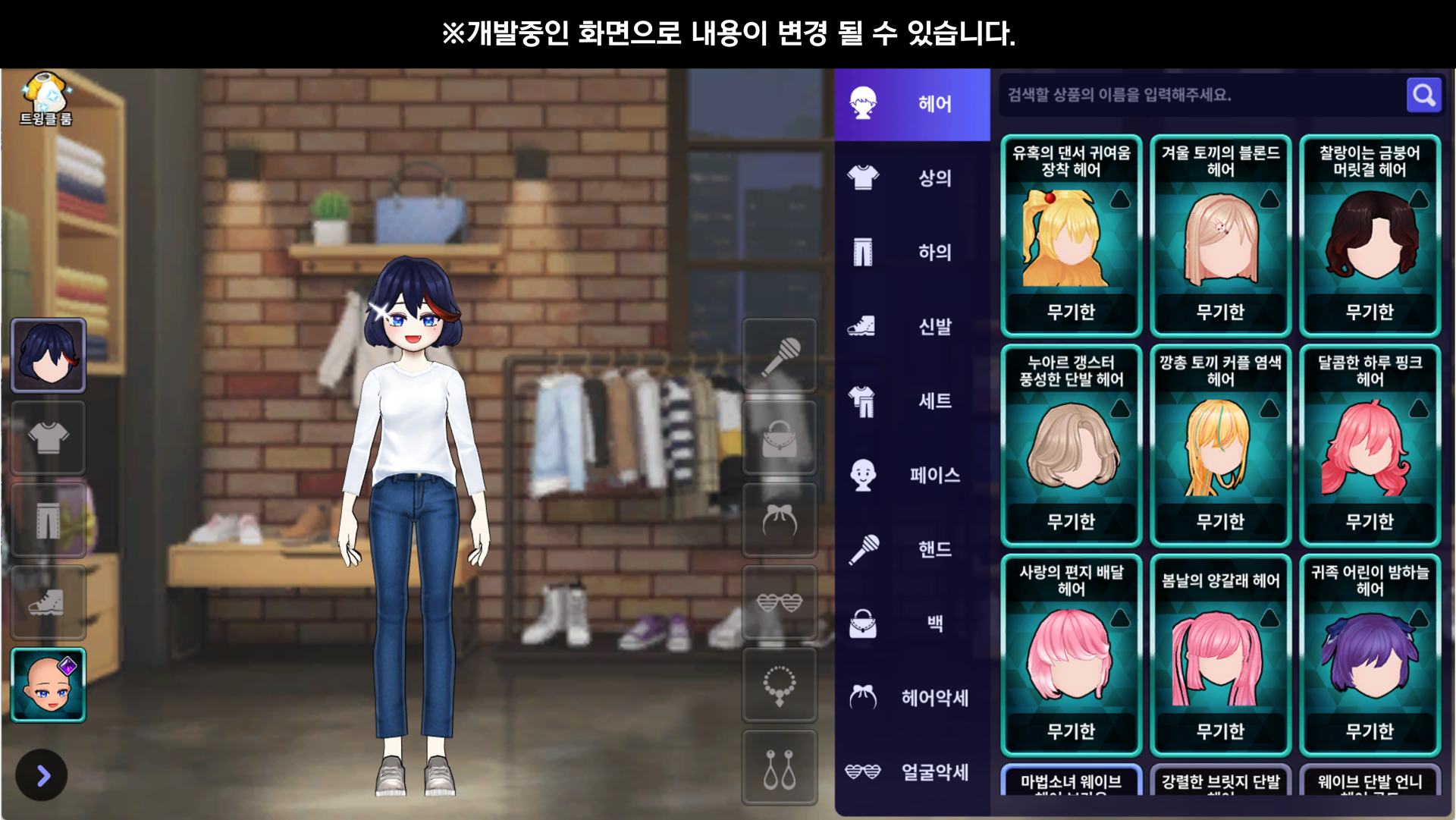Viewport: 1456px width, 820px height.
Task: Open the 백 bag category
Action: tap(912, 624)
